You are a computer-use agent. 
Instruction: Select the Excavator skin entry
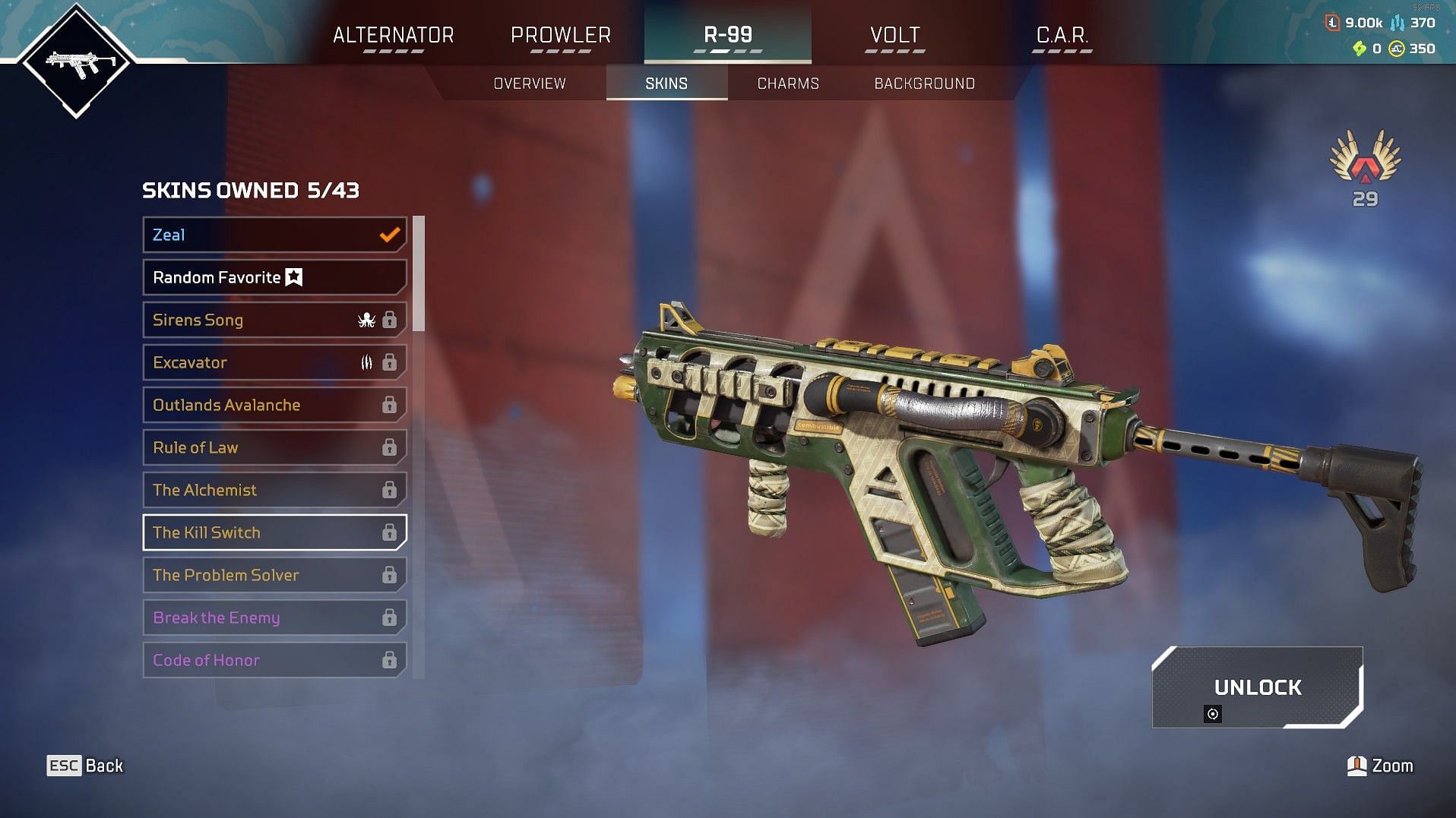tap(274, 362)
